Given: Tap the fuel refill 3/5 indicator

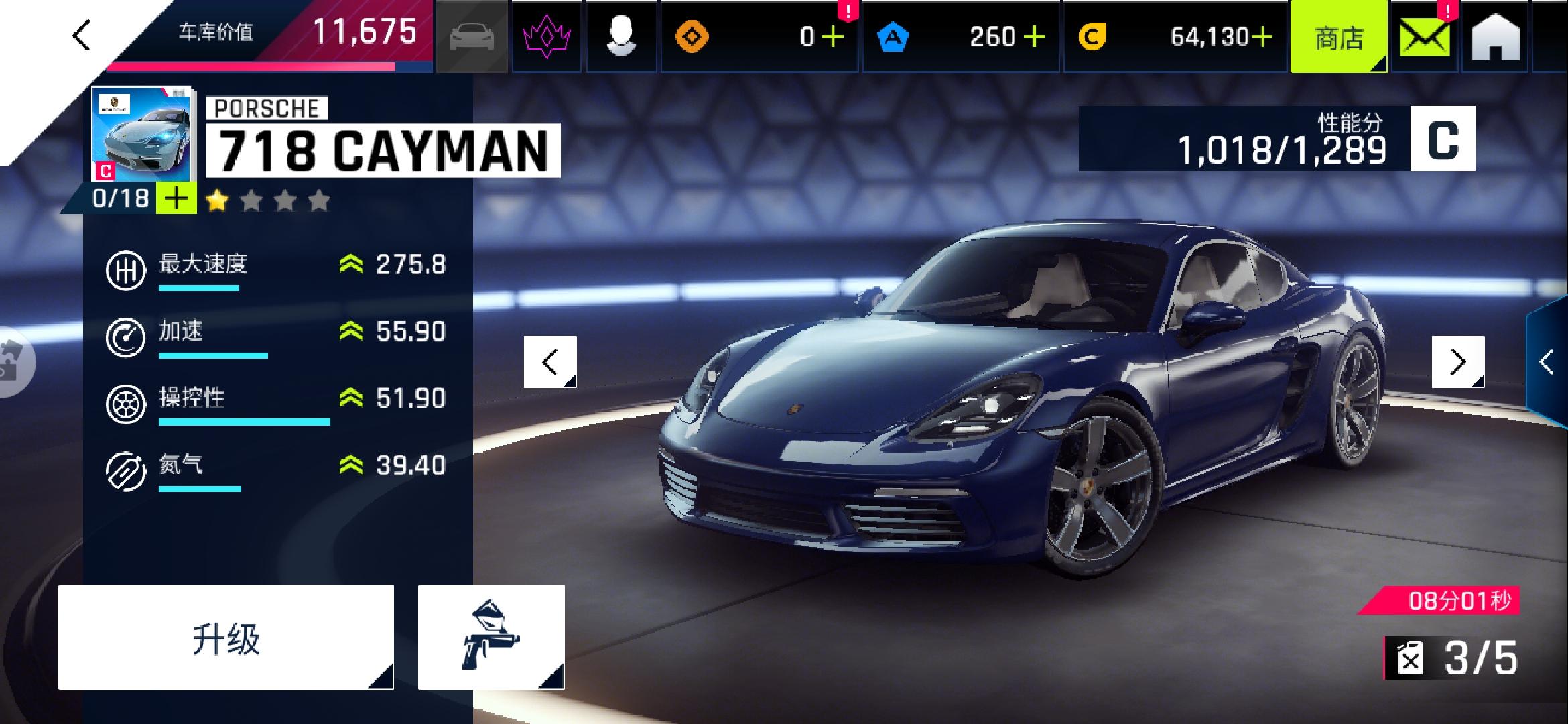Looking at the screenshot, I should click(x=1453, y=658).
